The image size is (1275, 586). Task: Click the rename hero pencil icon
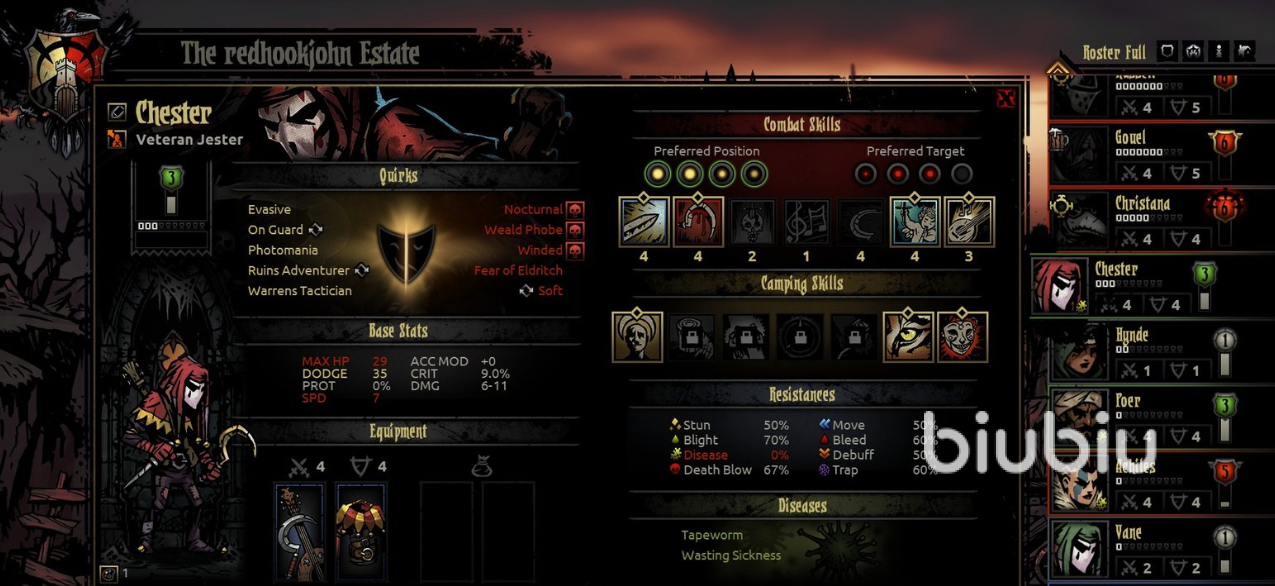tap(117, 112)
